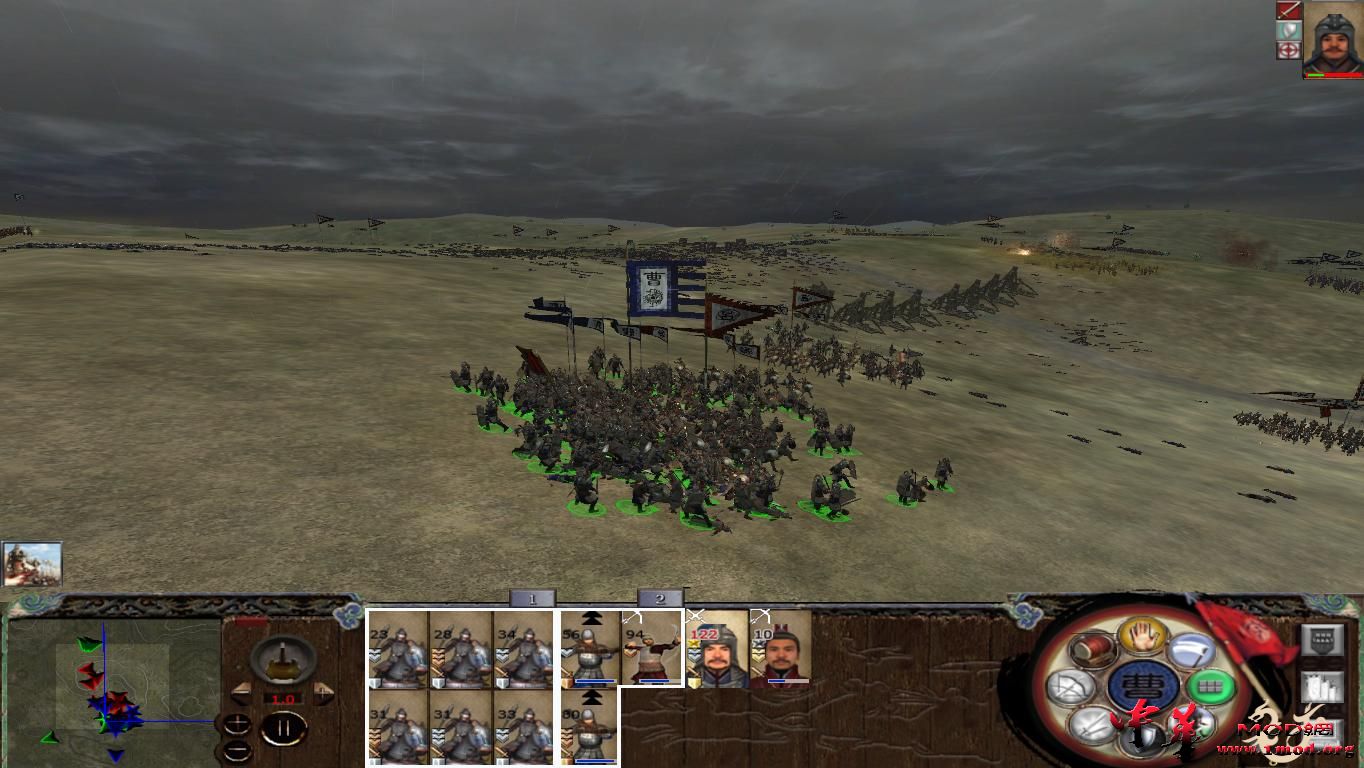
Task: Toggle guard mode via shield icon near portrait
Action: tap(1289, 30)
